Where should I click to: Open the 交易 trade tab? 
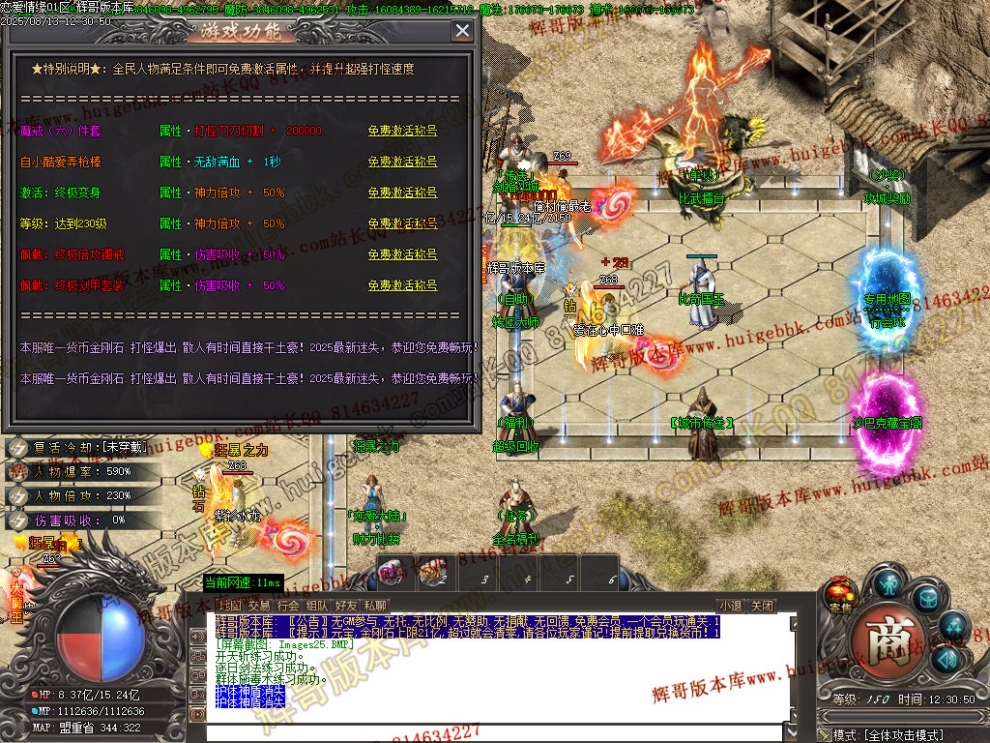point(259,606)
